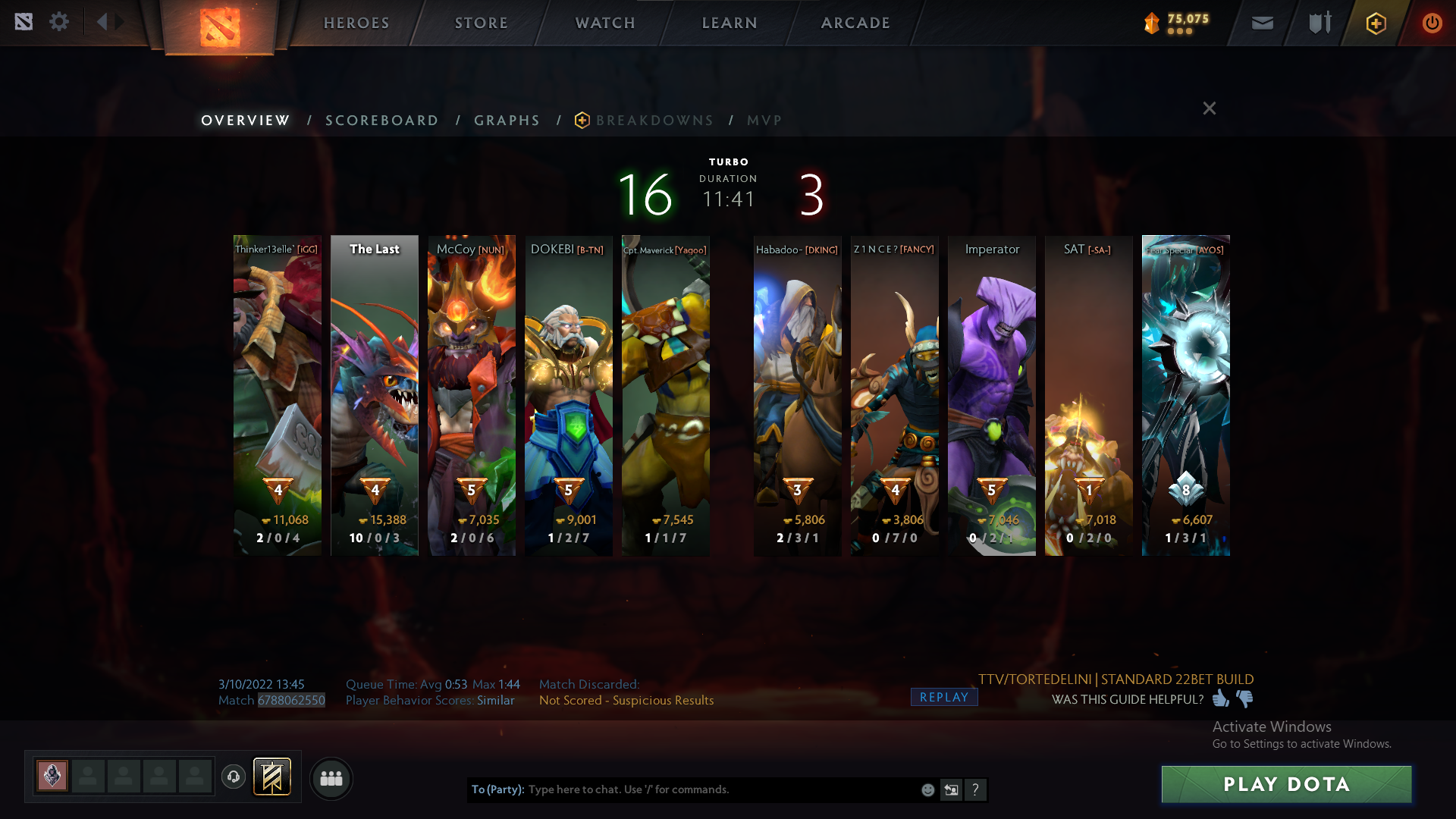1456x819 pixels.
Task: Open the BREAKDOWNS tab
Action: (x=655, y=120)
